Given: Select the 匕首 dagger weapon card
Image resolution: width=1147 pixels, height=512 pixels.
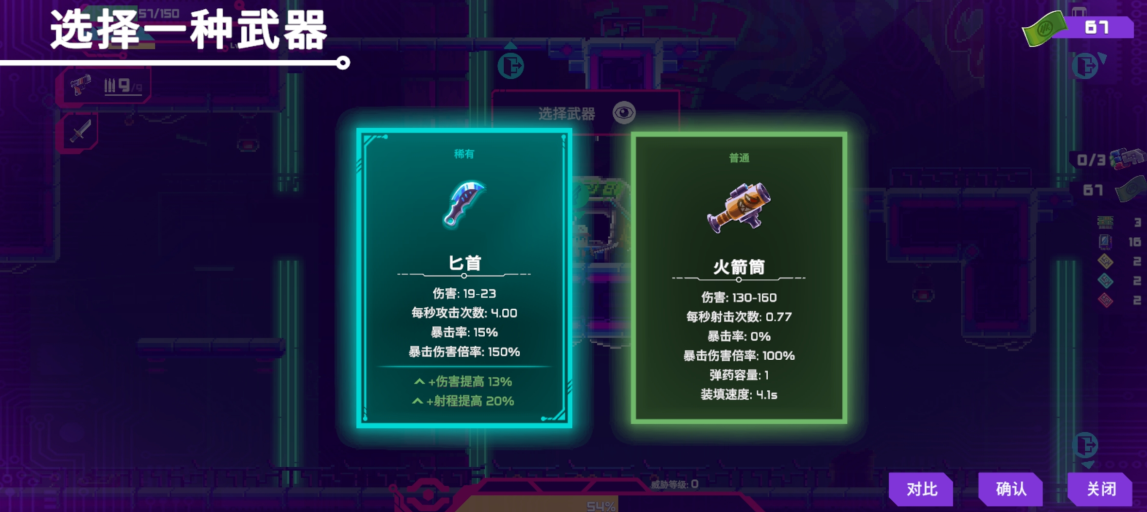Looking at the screenshot, I should (464, 277).
